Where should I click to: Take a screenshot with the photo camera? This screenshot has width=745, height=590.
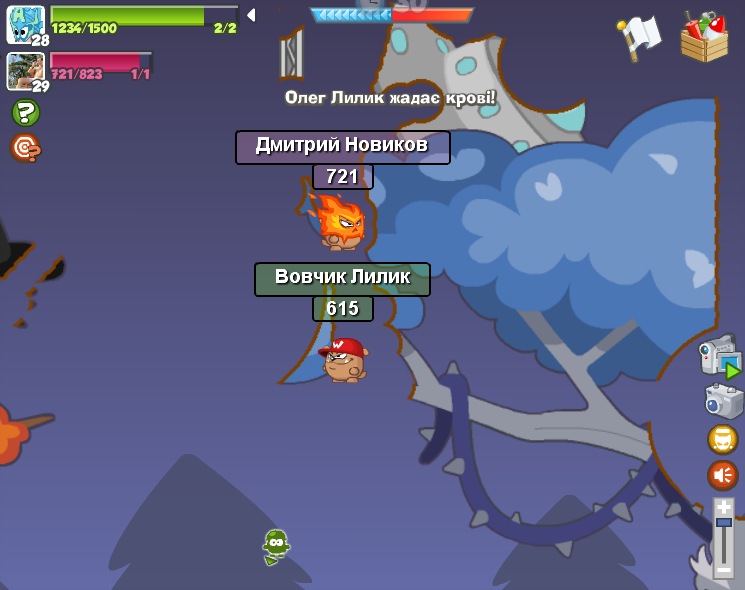coord(722,402)
